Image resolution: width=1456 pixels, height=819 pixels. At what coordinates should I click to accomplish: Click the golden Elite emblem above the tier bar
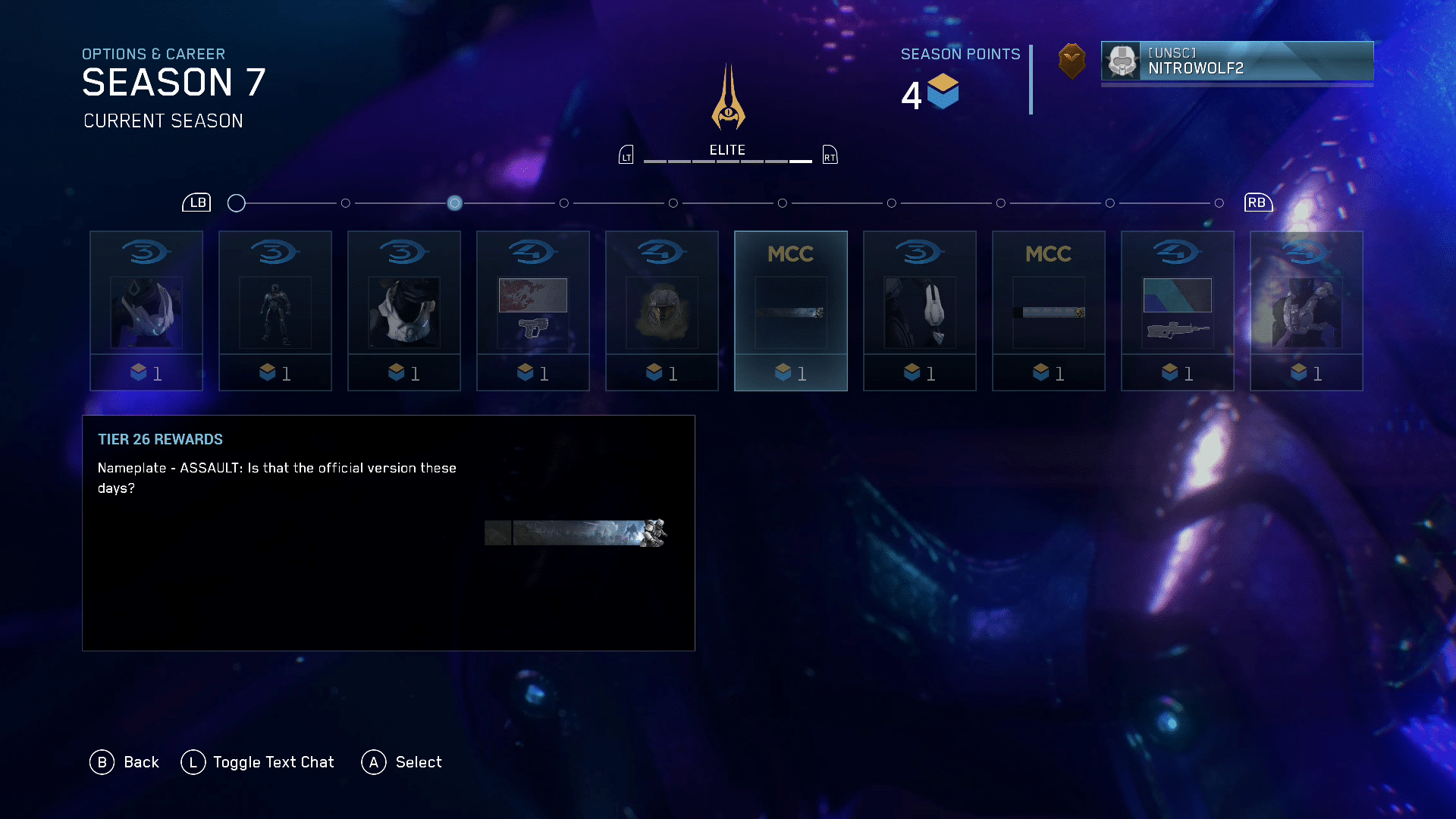click(728, 99)
